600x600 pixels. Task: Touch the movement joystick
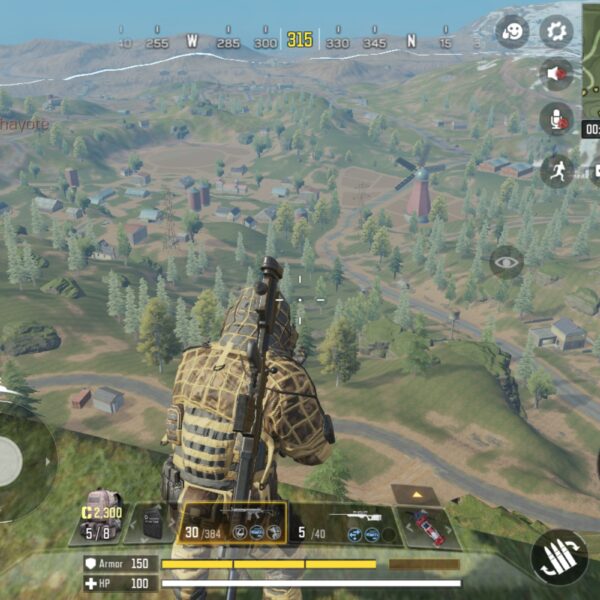point(10,461)
